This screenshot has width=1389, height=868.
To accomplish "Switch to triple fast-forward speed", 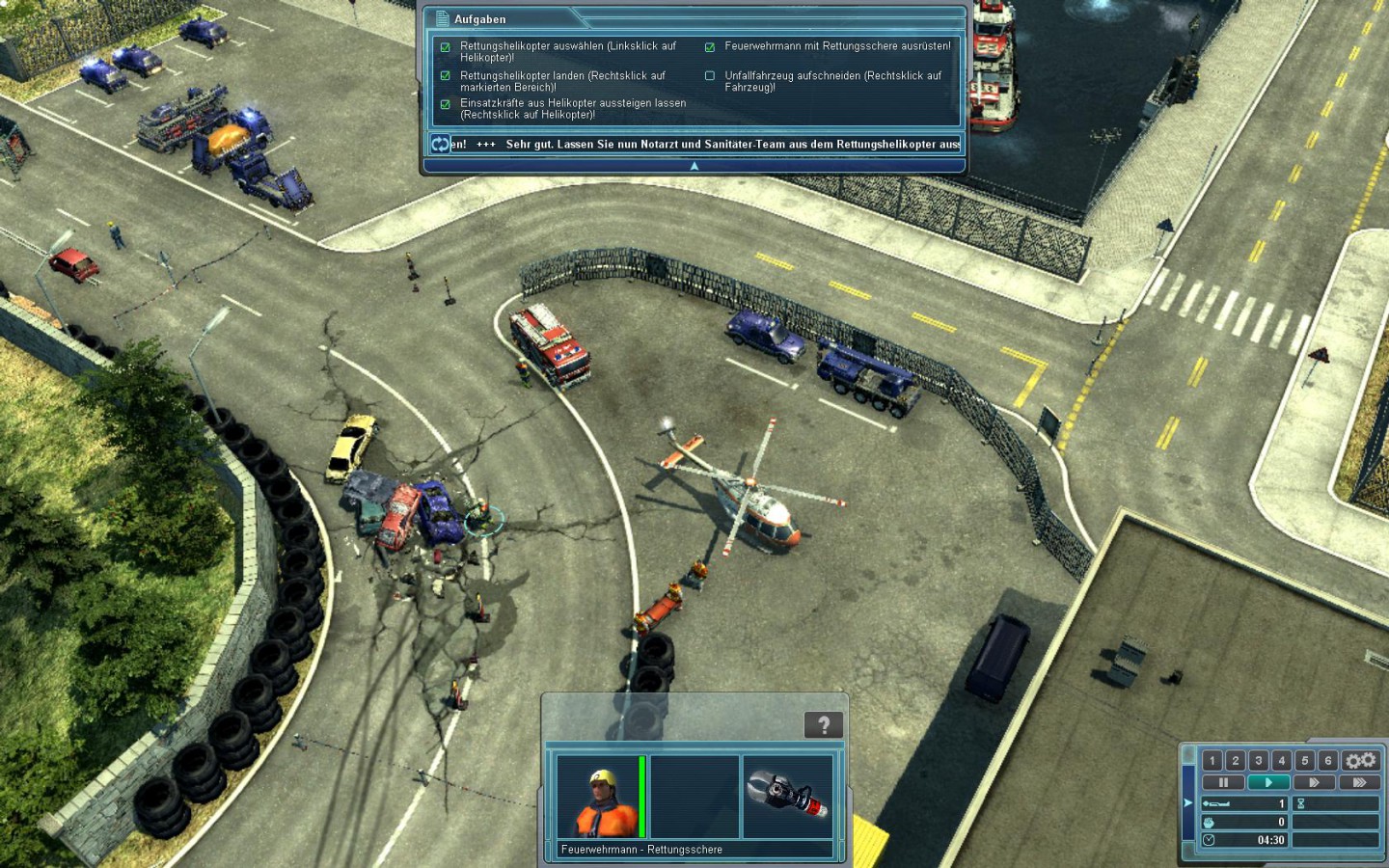I will click(x=1358, y=782).
